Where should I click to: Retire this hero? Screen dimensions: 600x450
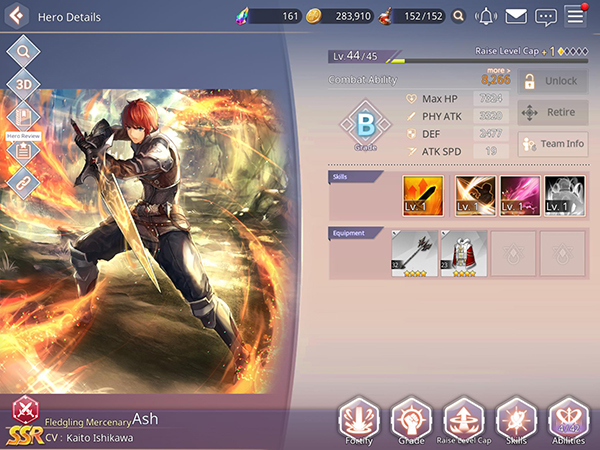click(552, 113)
